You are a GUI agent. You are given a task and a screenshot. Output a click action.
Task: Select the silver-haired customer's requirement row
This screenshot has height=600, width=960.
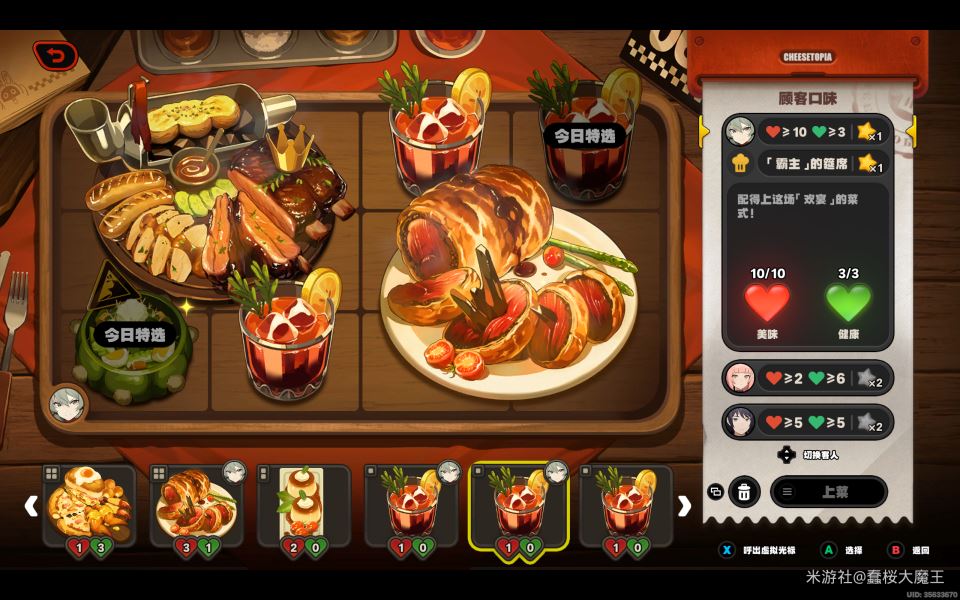[807, 131]
